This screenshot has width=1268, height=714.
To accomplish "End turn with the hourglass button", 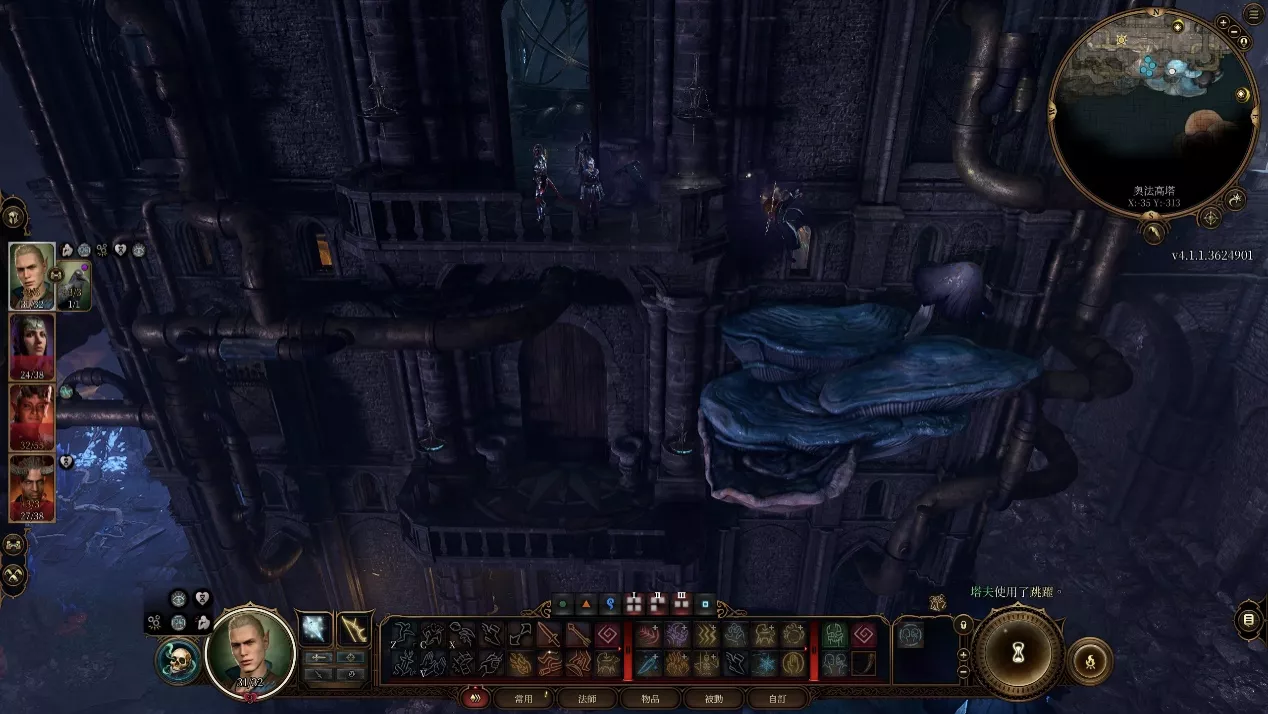I will point(1017,652).
